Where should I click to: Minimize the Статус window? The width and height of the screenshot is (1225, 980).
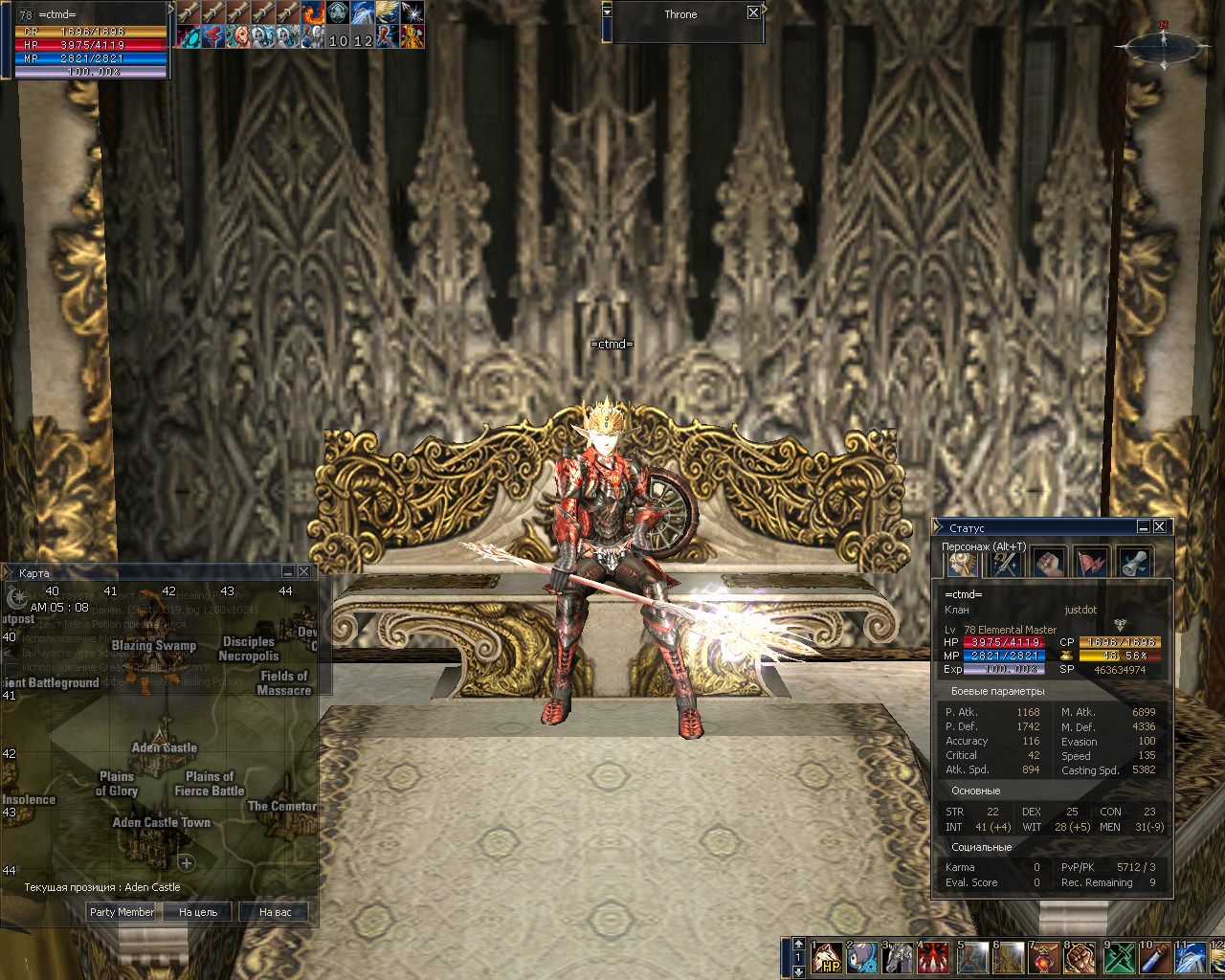pos(1143,527)
